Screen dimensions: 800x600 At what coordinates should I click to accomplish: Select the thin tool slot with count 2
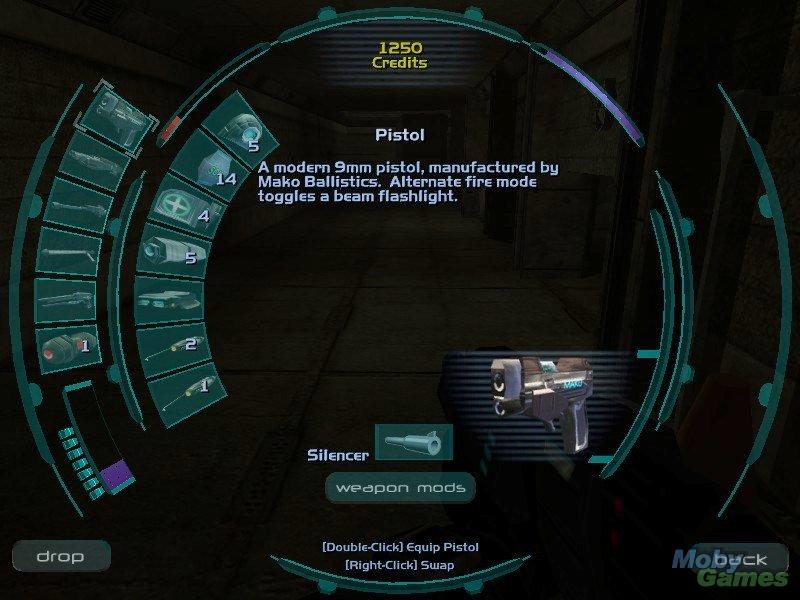pos(180,345)
